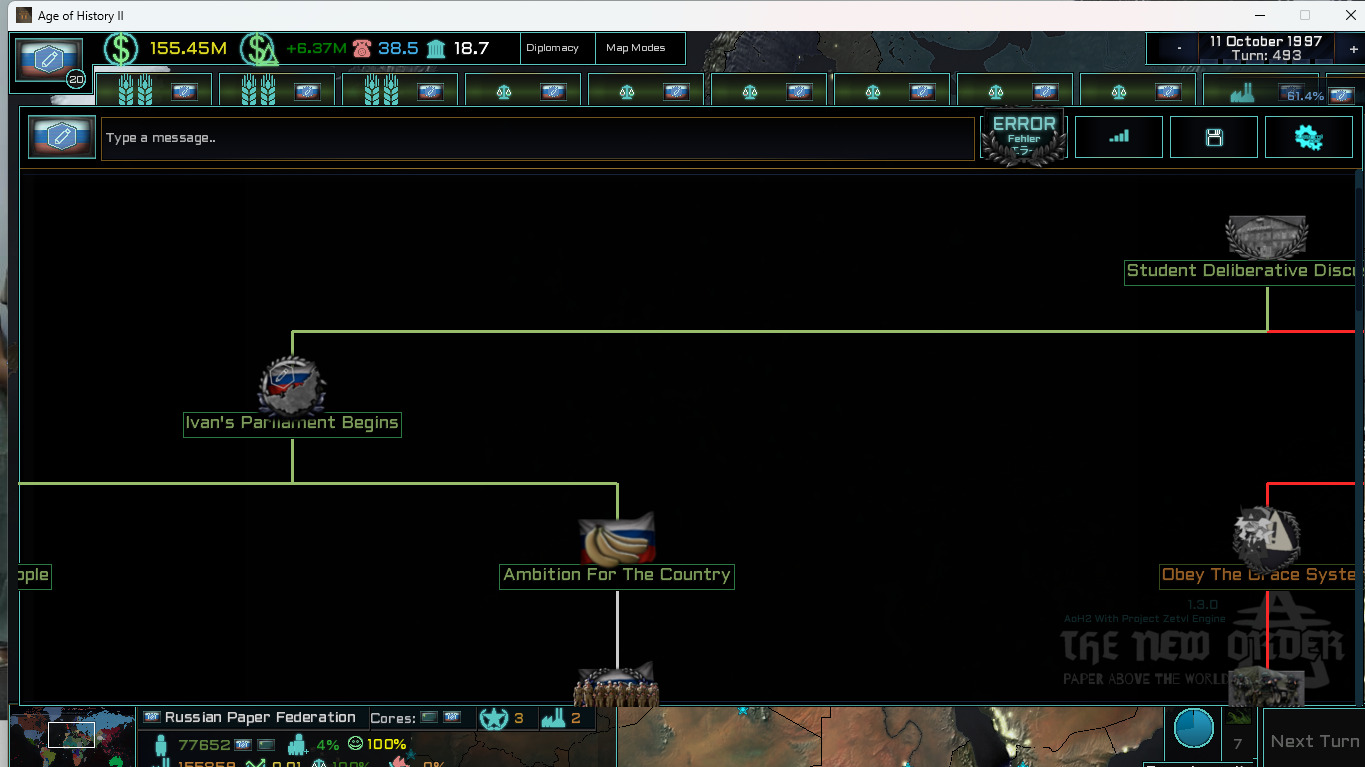Click the save floppy disk button
The width and height of the screenshot is (1365, 767).
pos(1213,137)
